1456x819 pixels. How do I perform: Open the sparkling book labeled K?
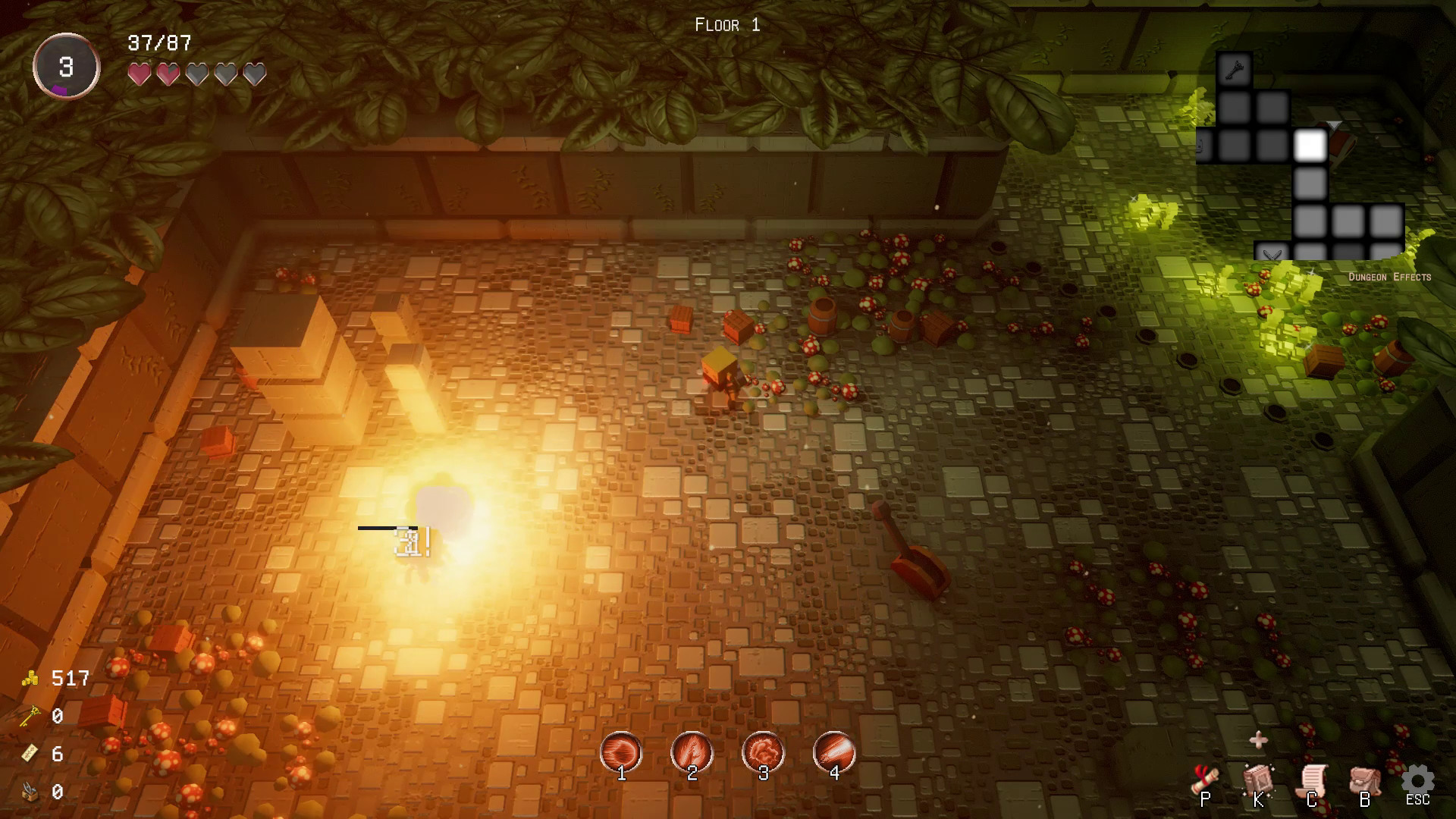1259,780
